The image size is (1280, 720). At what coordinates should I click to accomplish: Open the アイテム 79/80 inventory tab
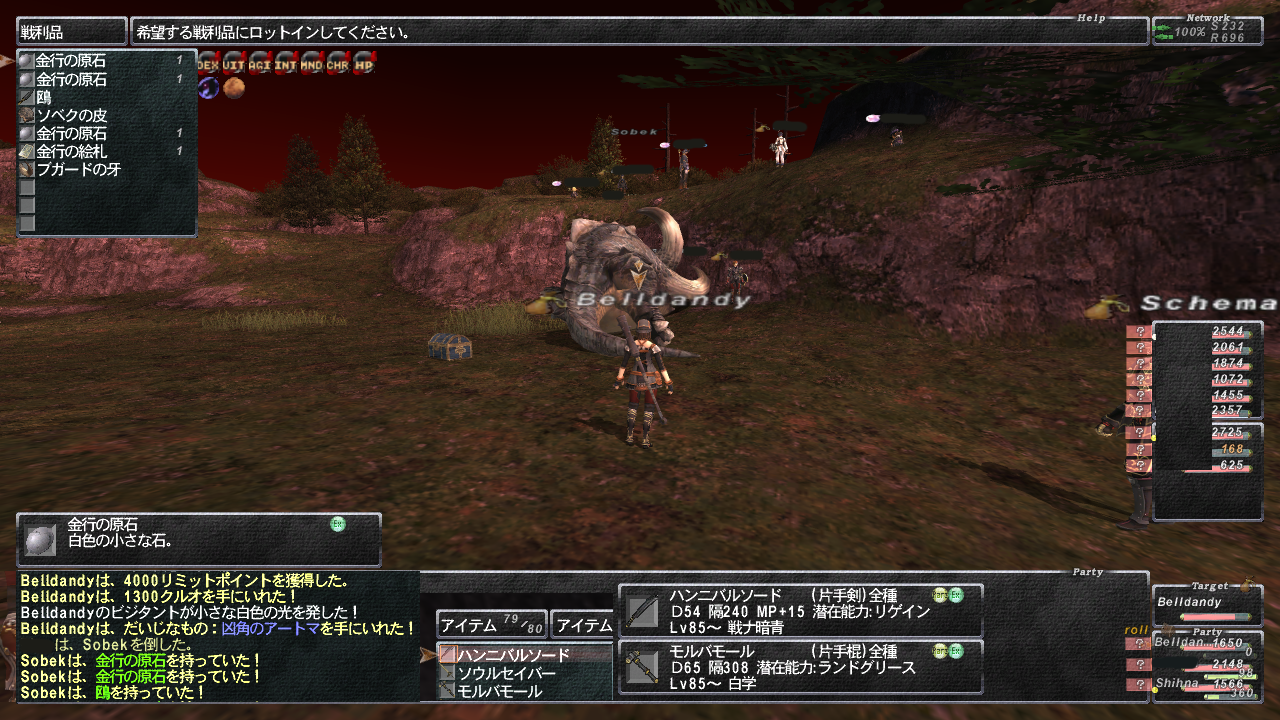click(492, 625)
